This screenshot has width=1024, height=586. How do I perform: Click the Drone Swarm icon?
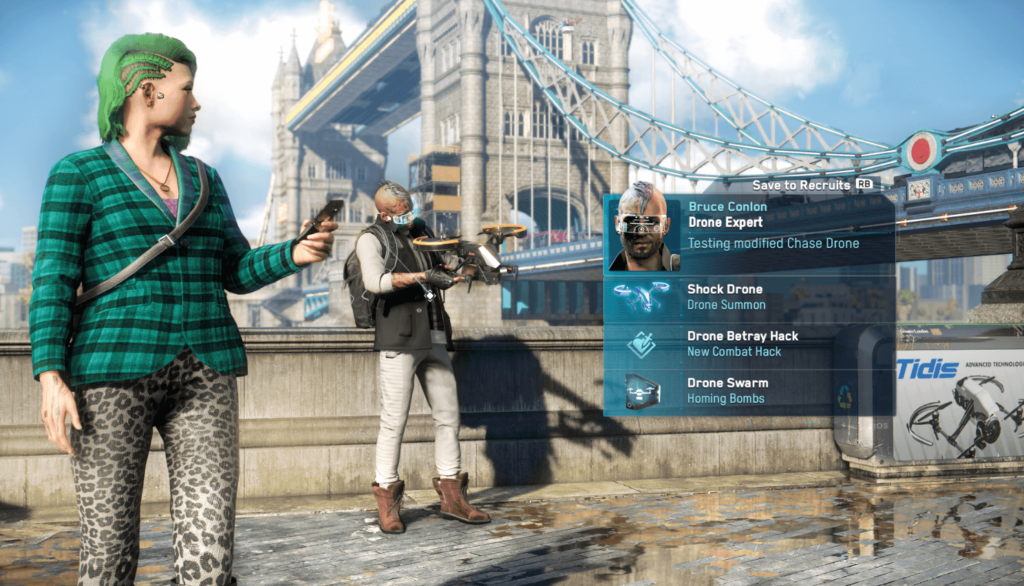[x=642, y=391]
